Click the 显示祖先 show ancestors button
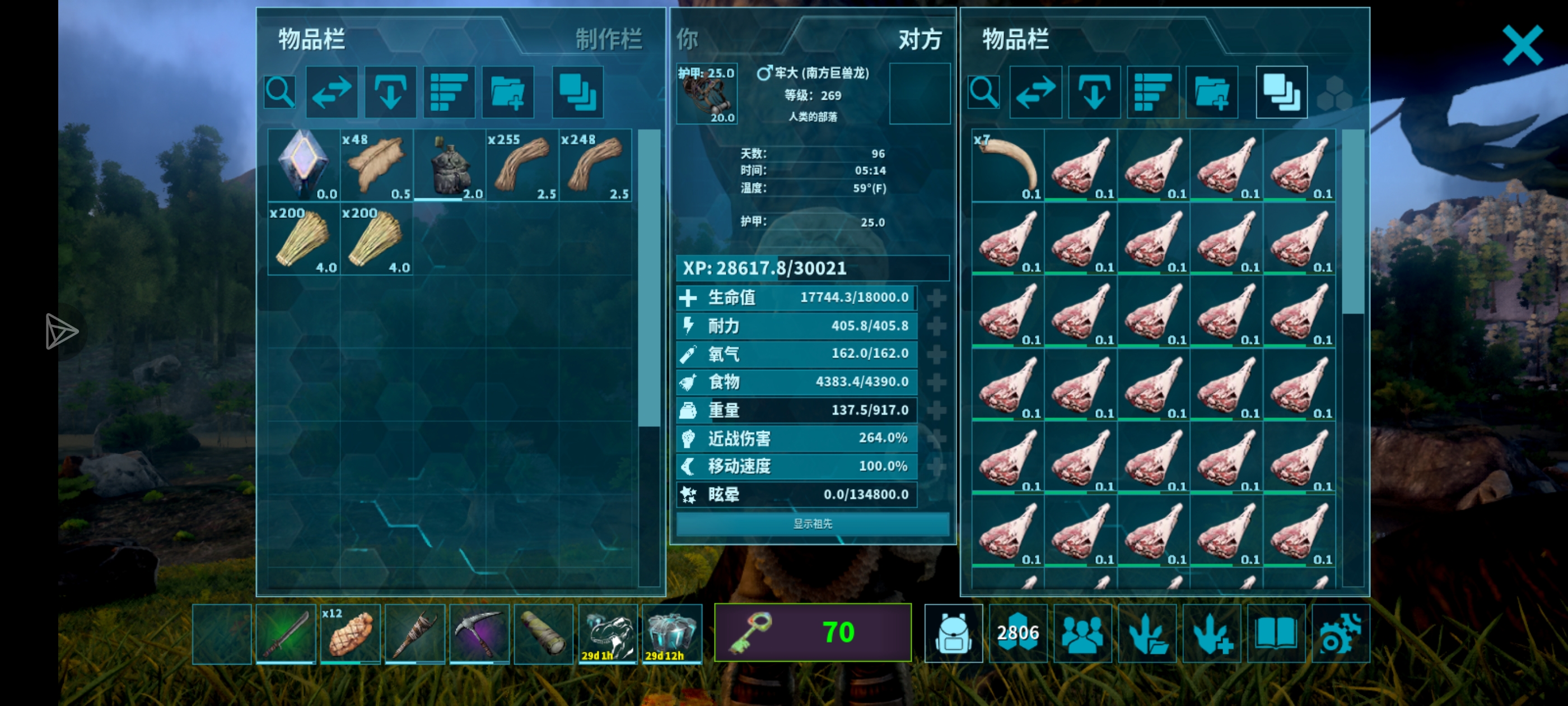This screenshot has height=706, width=1568. pyautogui.click(x=813, y=524)
